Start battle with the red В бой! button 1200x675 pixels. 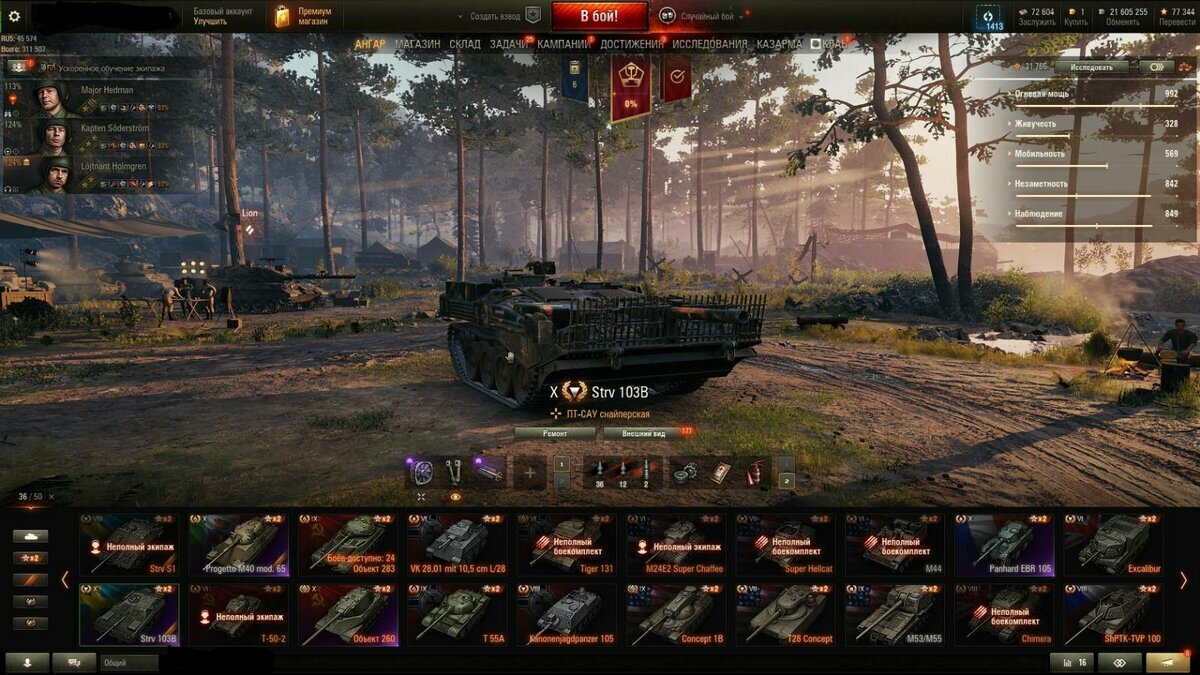click(x=599, y=16)
